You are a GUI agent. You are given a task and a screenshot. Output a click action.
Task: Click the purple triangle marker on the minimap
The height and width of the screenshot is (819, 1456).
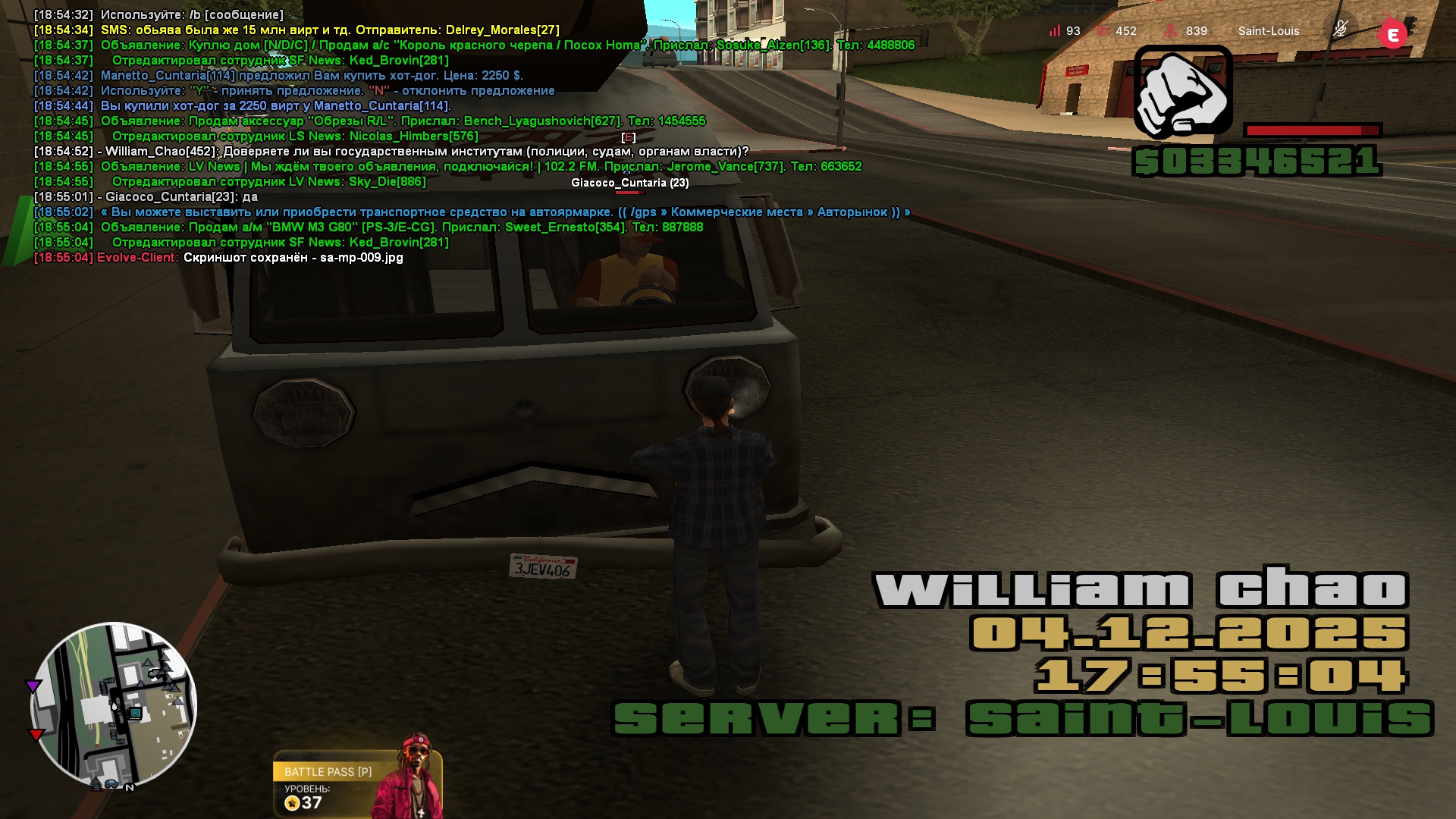[x=33, y=686]
